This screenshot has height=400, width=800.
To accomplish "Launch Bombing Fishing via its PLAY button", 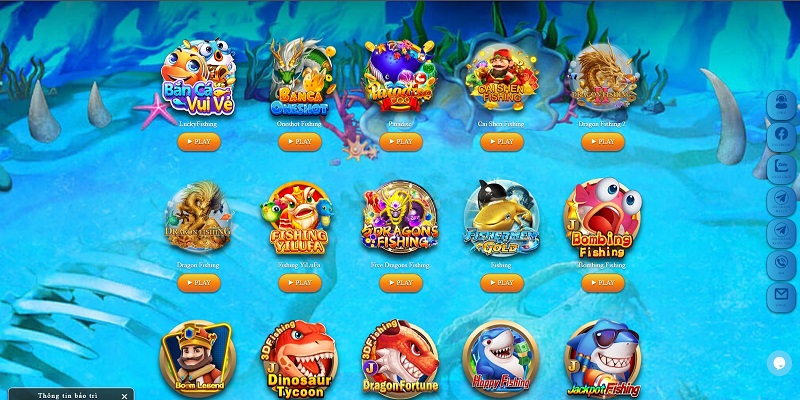I will [602, 283].
